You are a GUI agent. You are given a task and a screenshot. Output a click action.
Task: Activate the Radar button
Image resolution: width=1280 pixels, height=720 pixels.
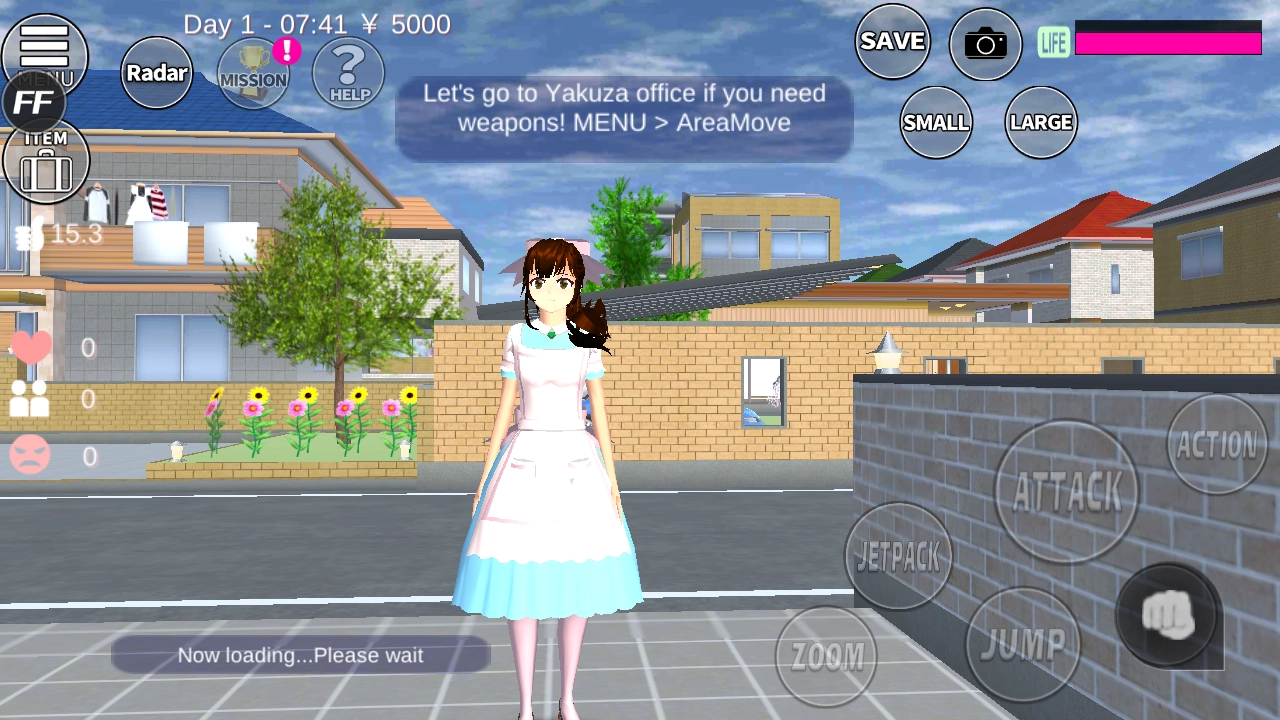(157, 73)
